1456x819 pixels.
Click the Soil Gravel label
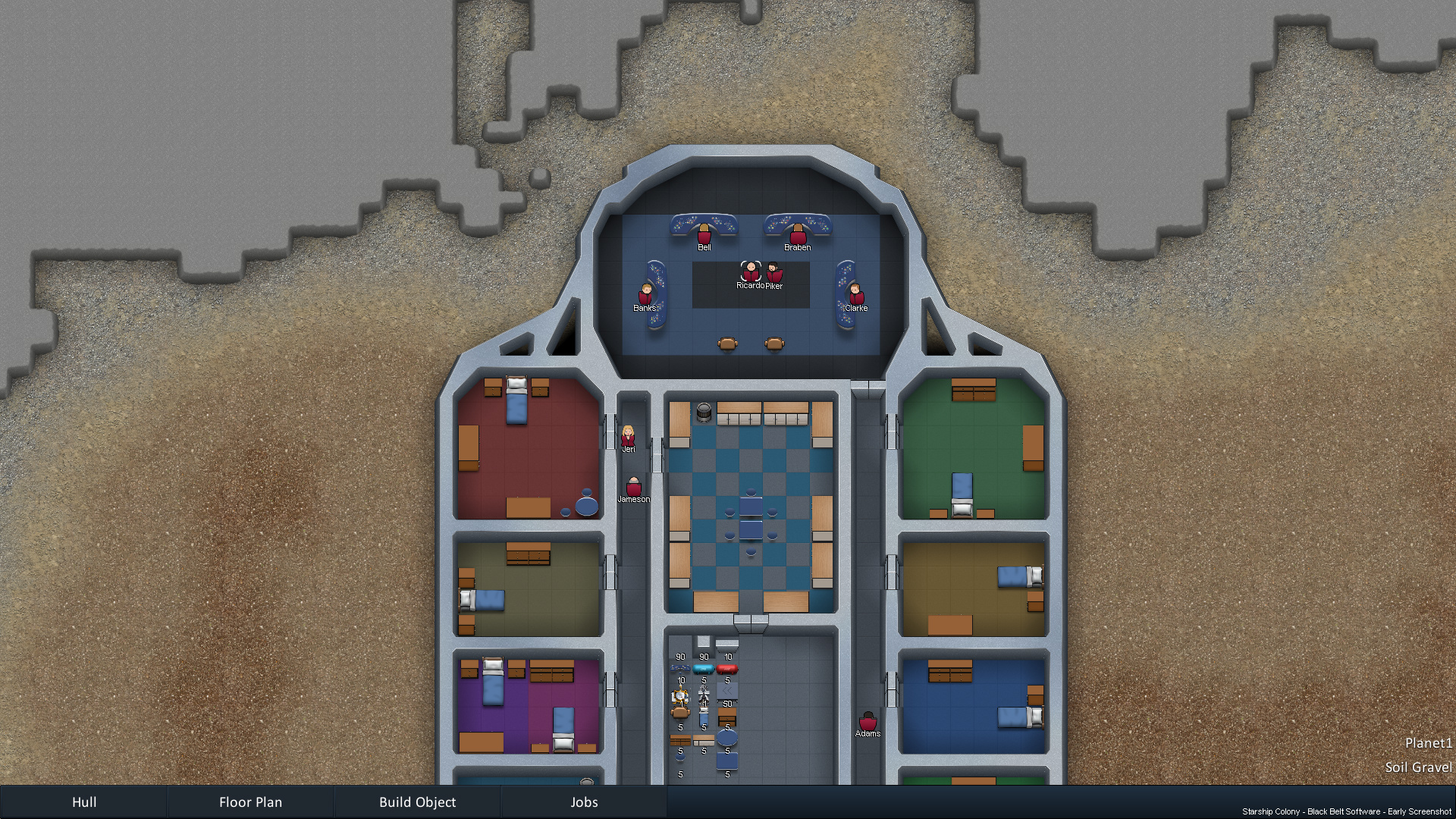coord(1419,767)
